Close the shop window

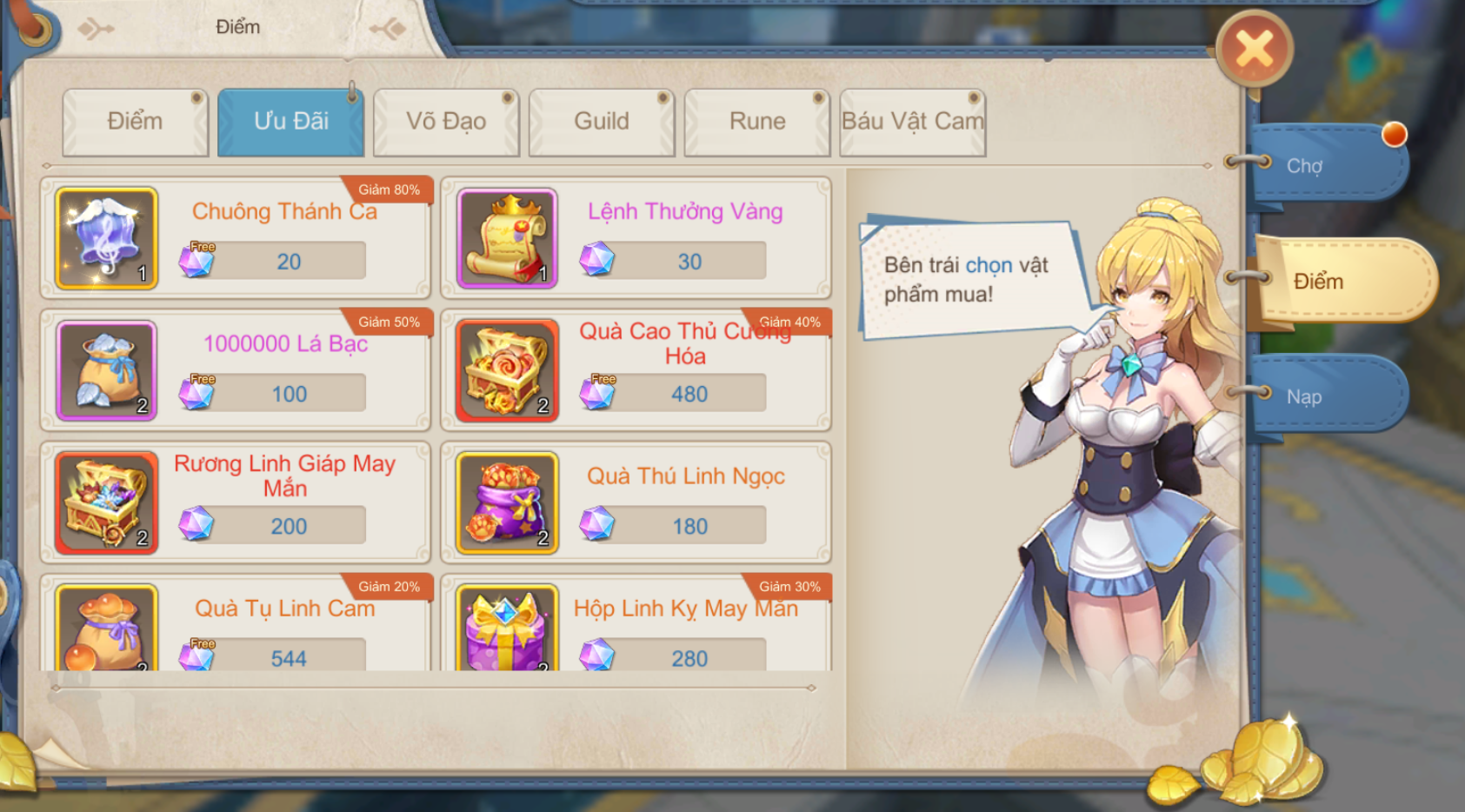point(1254,49)
